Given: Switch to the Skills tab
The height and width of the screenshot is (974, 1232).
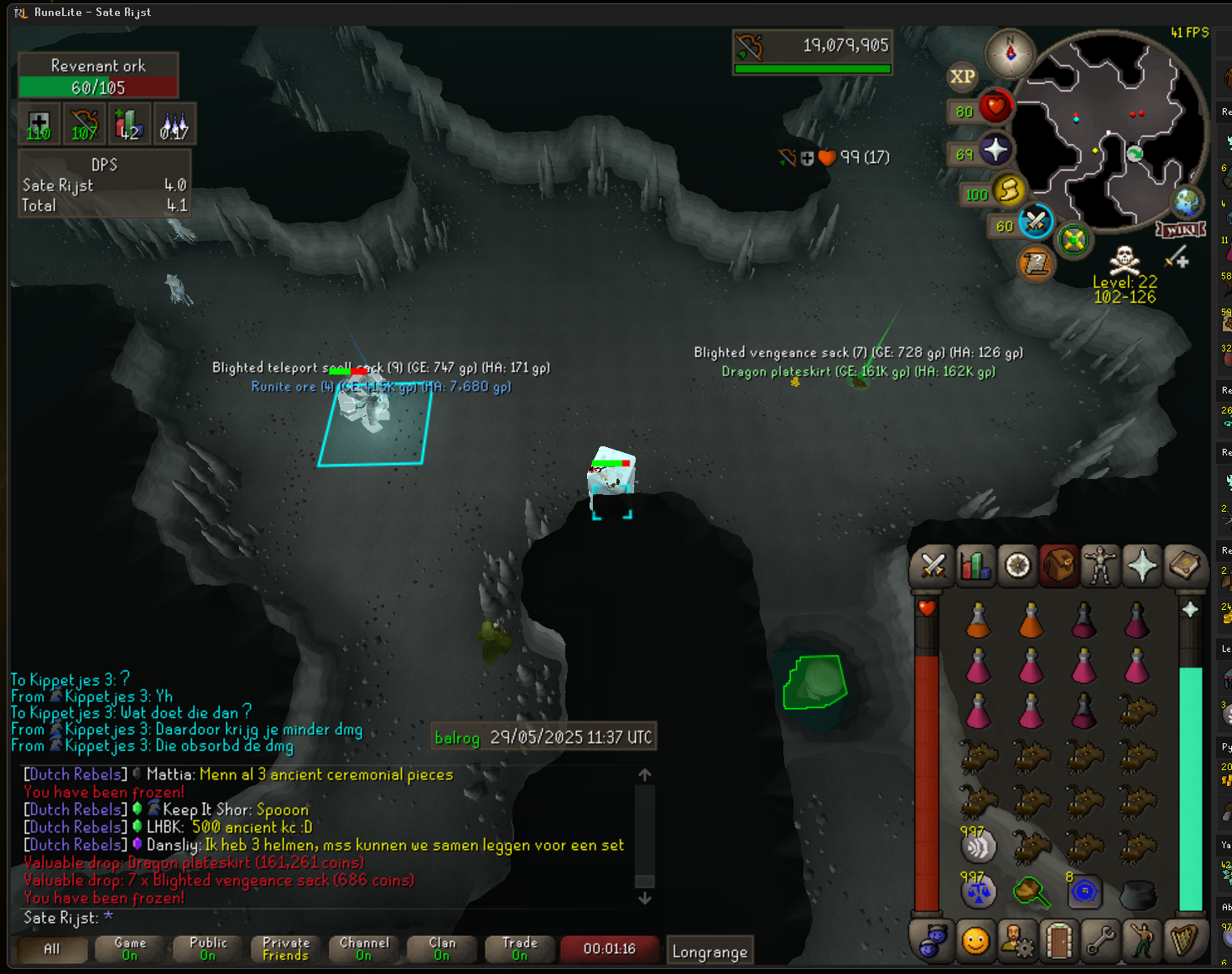Looking at the screenshot, I should pyautogui.click(x=975, y=565).
